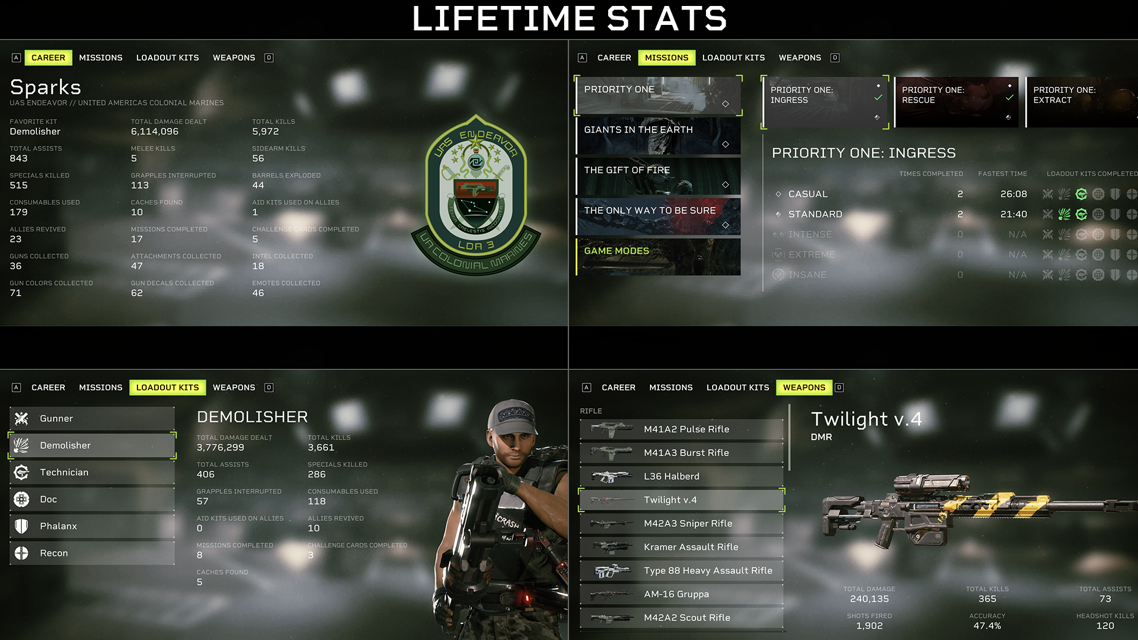Choose The Gift of Fire campaign
This screenshot has width=1138, height=640.
click(x=658, y=176)
